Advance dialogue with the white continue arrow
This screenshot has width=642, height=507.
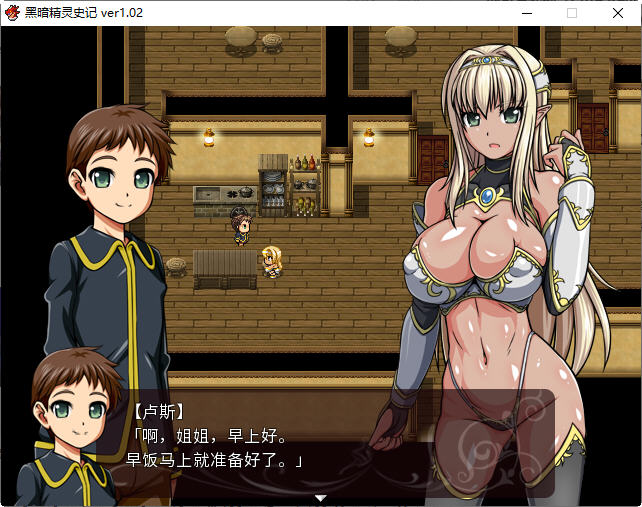pyautogui.click(x=320, y=497)
